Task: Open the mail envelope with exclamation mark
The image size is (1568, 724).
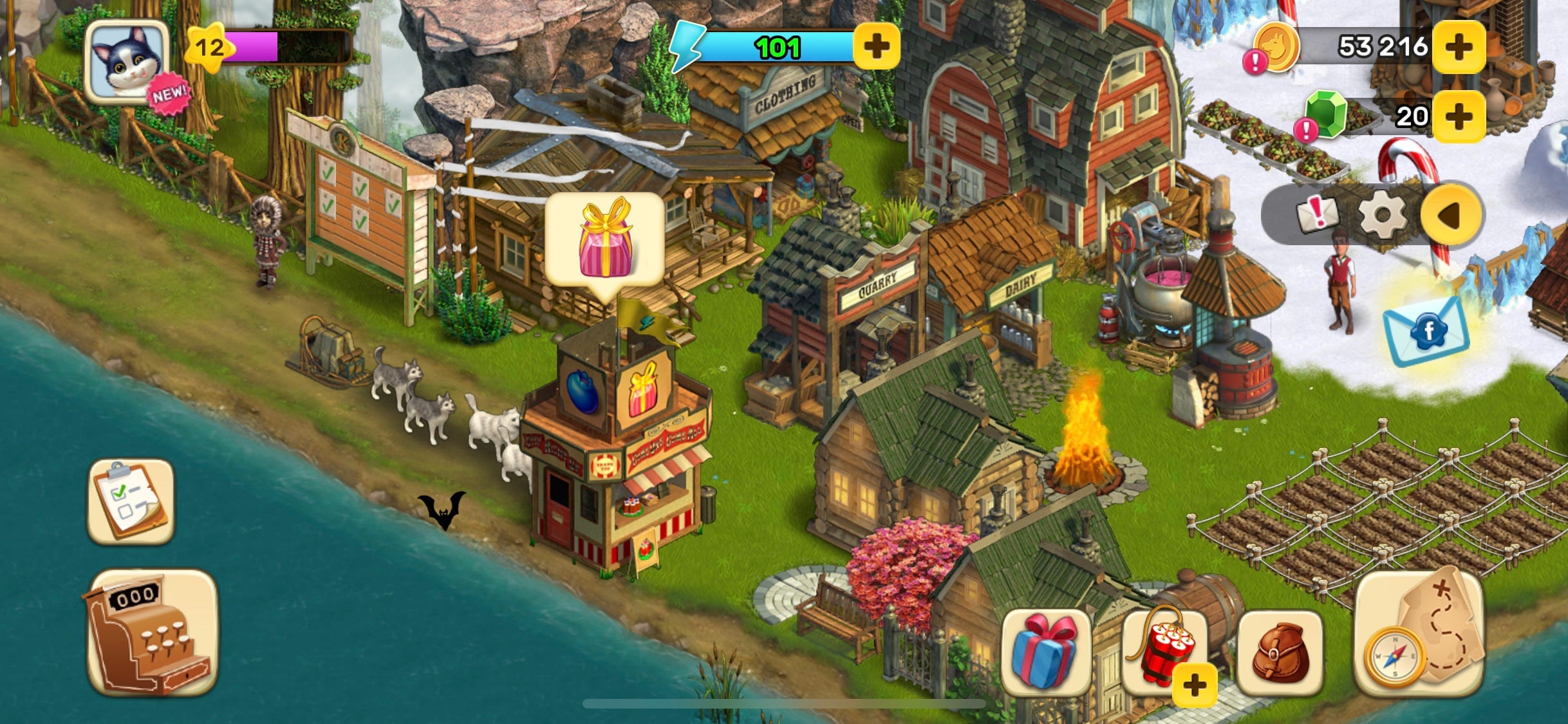Action: click(x=1317, y=214)
